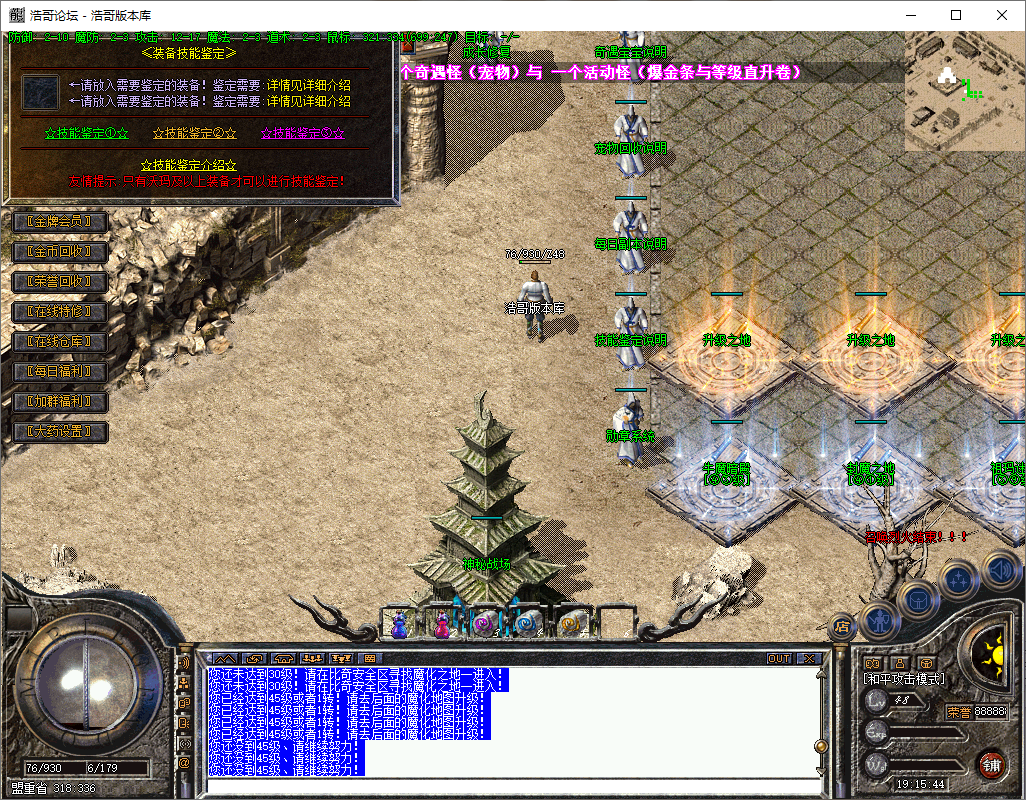The image size is (1026, 800).
Task: Choose the yellow 技能鉴定② link
Action: click(x=194, y=133)
